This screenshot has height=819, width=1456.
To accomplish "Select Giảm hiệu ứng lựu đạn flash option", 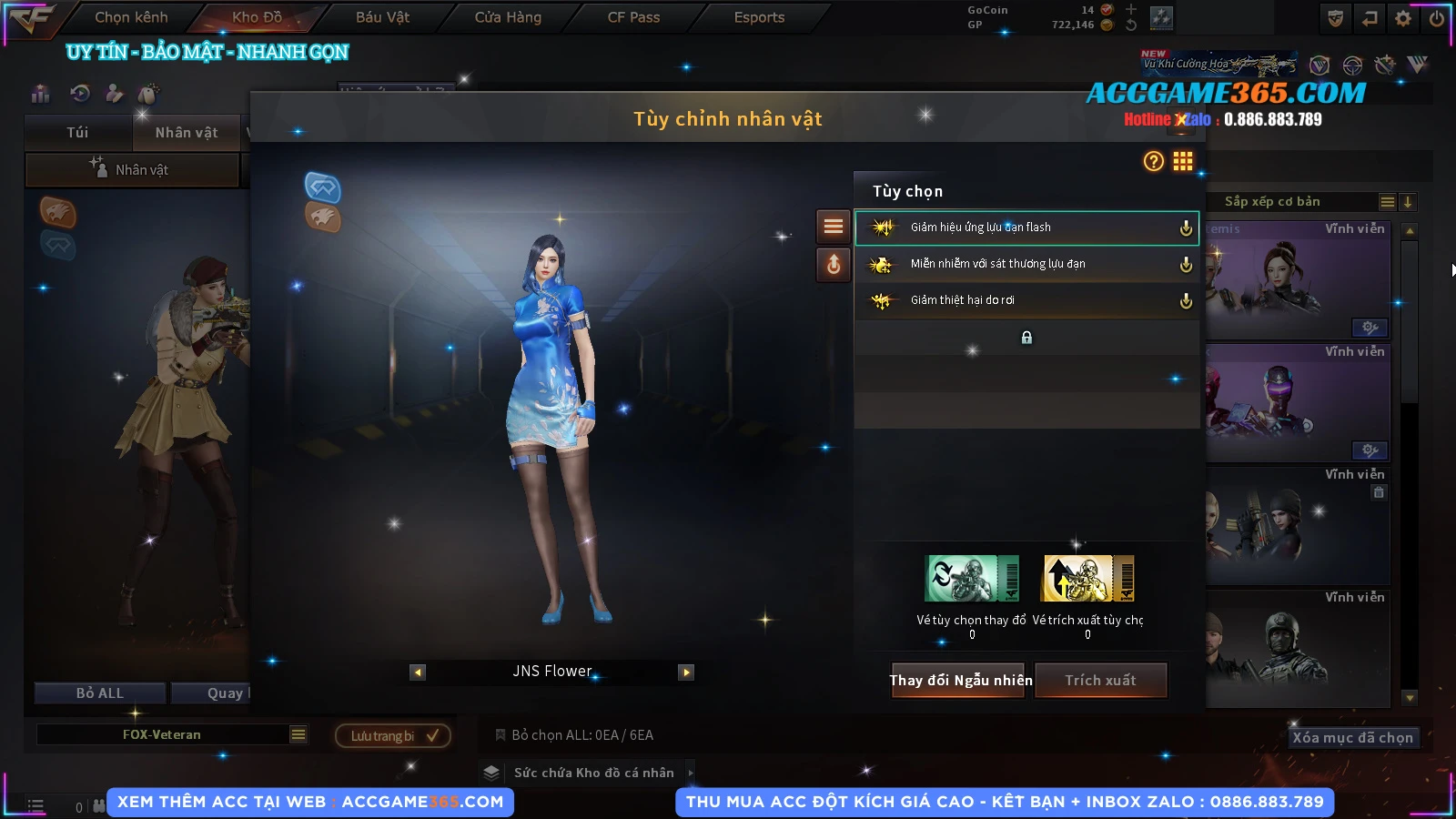I will 1026,227.
